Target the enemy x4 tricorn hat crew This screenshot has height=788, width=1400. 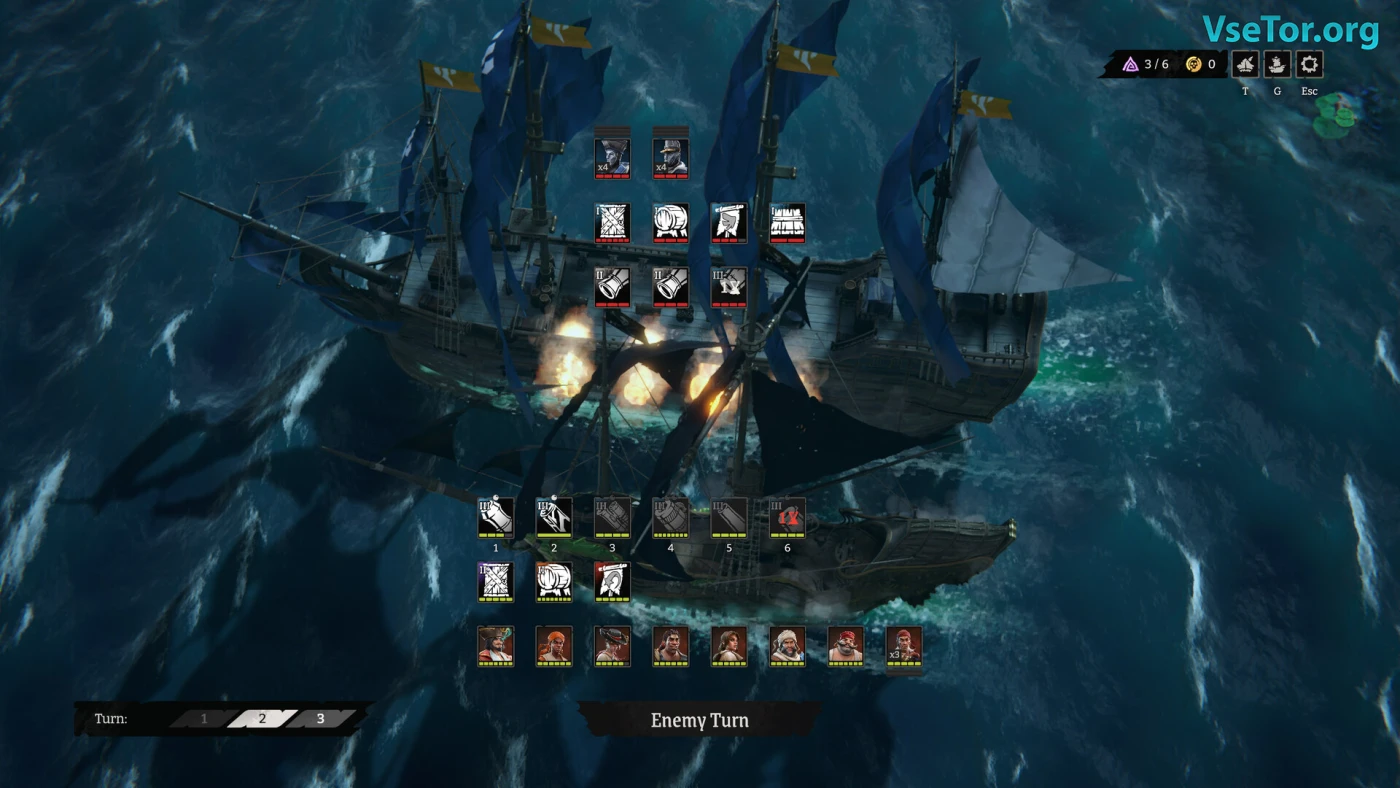612,157
